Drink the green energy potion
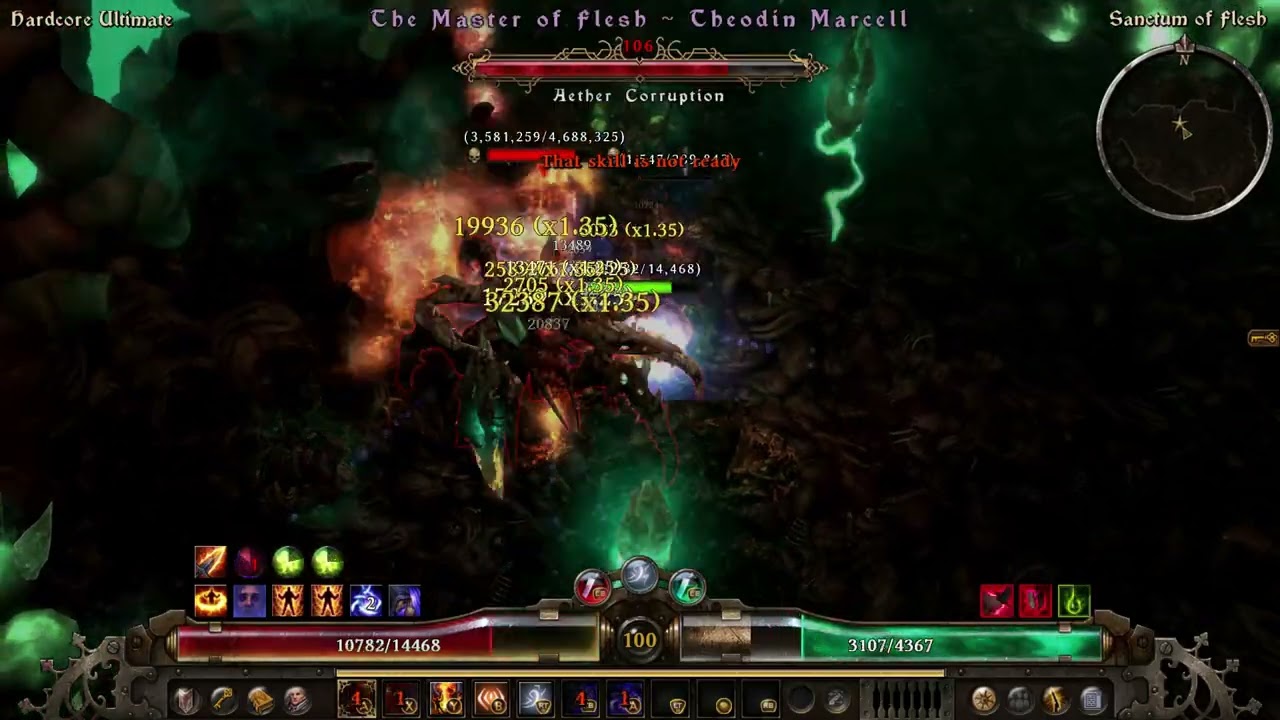This screenshot has width=1280, height=720. pyautogui.click(x=687, y=587)
